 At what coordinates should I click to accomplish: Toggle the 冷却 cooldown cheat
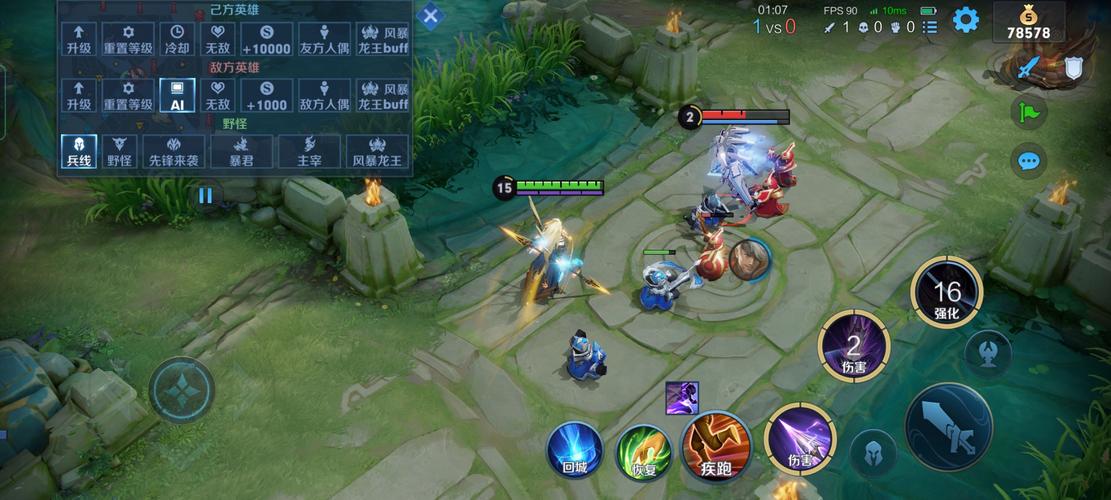(177, 39)
